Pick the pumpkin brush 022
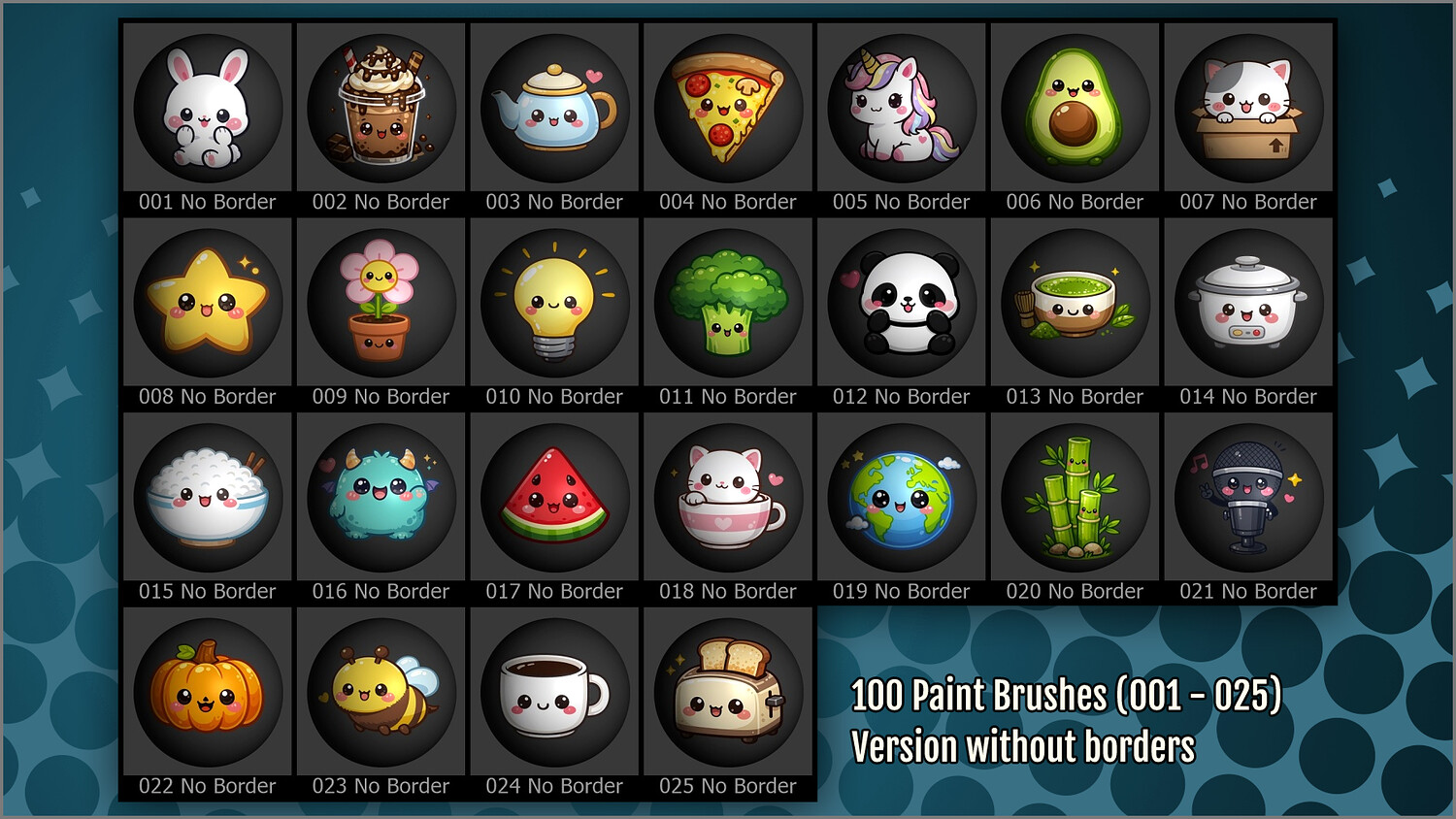 [208, 694]
